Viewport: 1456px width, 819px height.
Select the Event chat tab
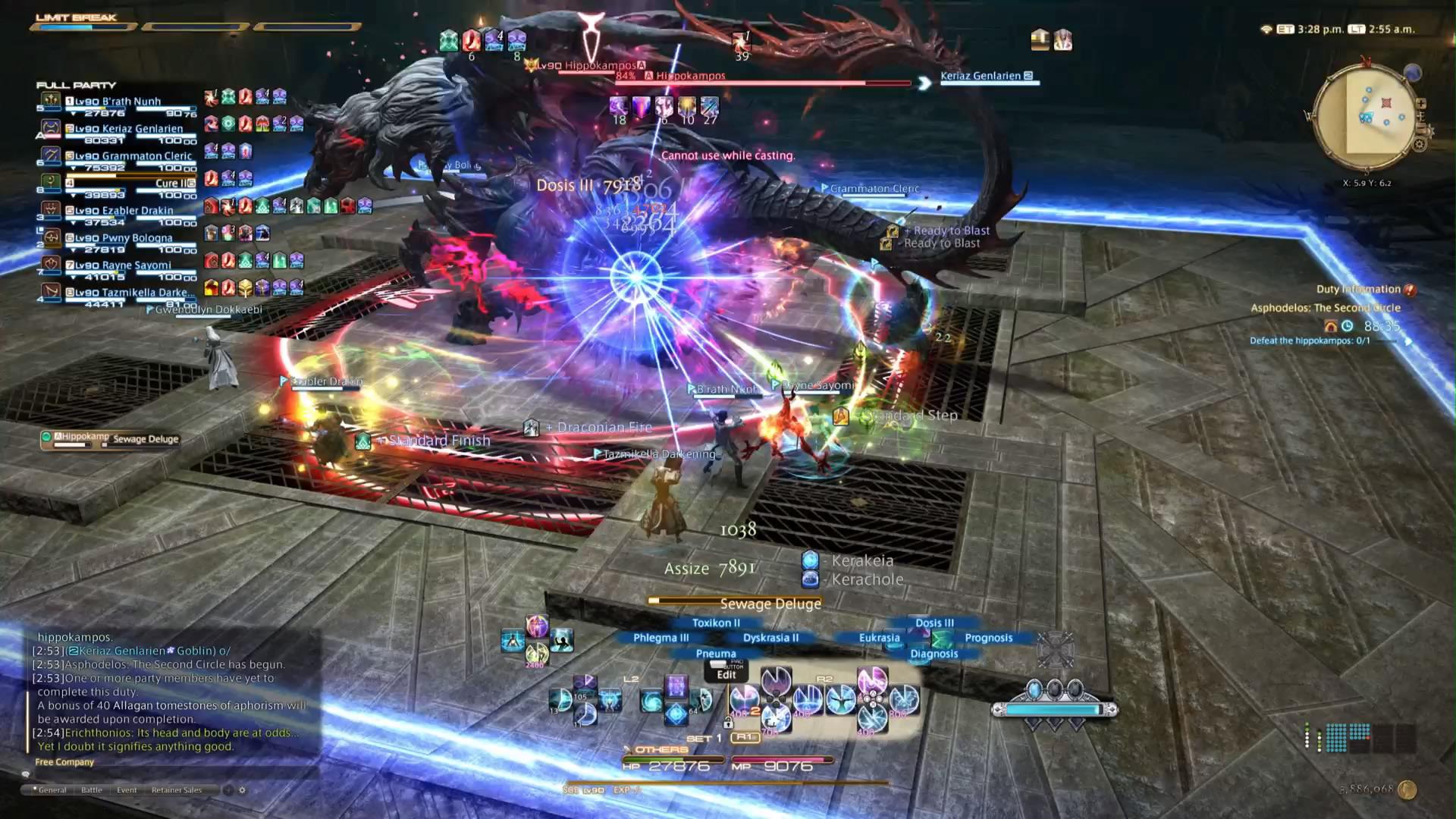click(127, 790)
